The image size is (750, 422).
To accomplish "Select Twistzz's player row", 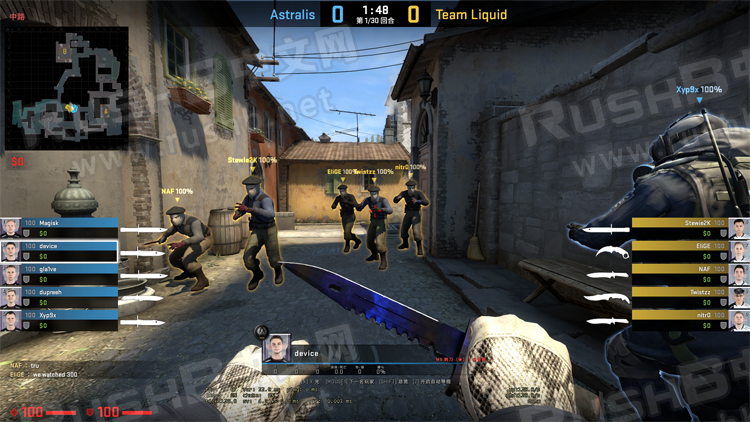I will tap(690, 297).
